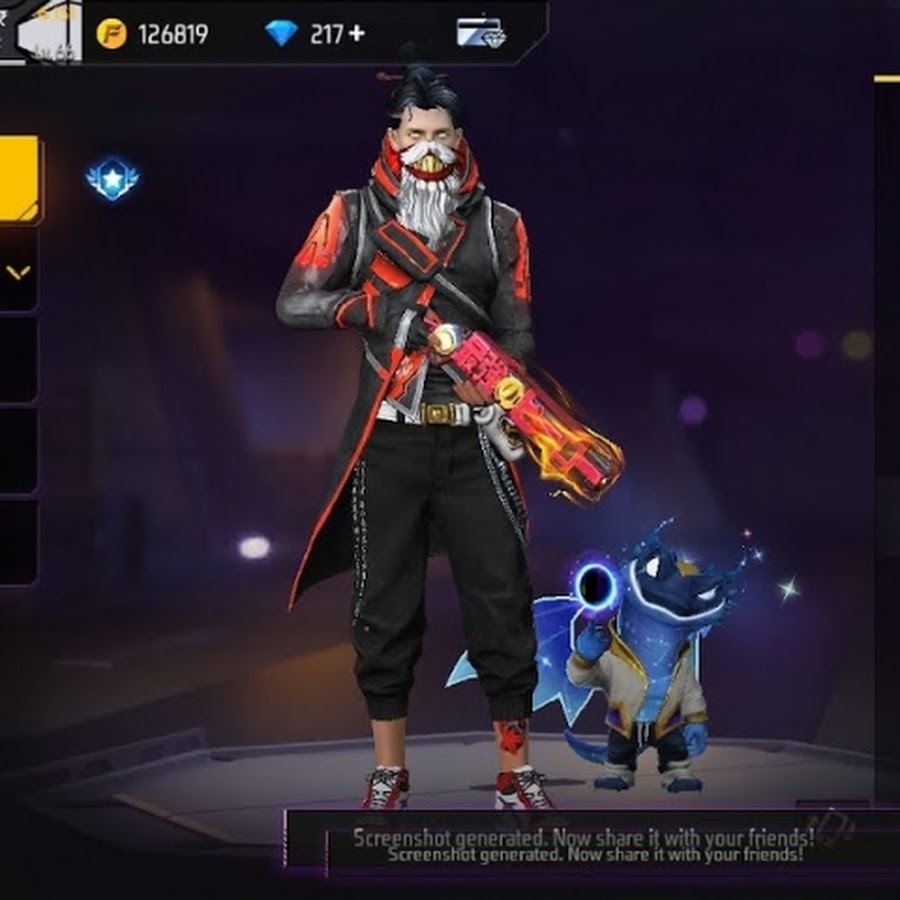Click the blue star badge icon
Viewport: 900px width, 900px height.
coord(112,180)
